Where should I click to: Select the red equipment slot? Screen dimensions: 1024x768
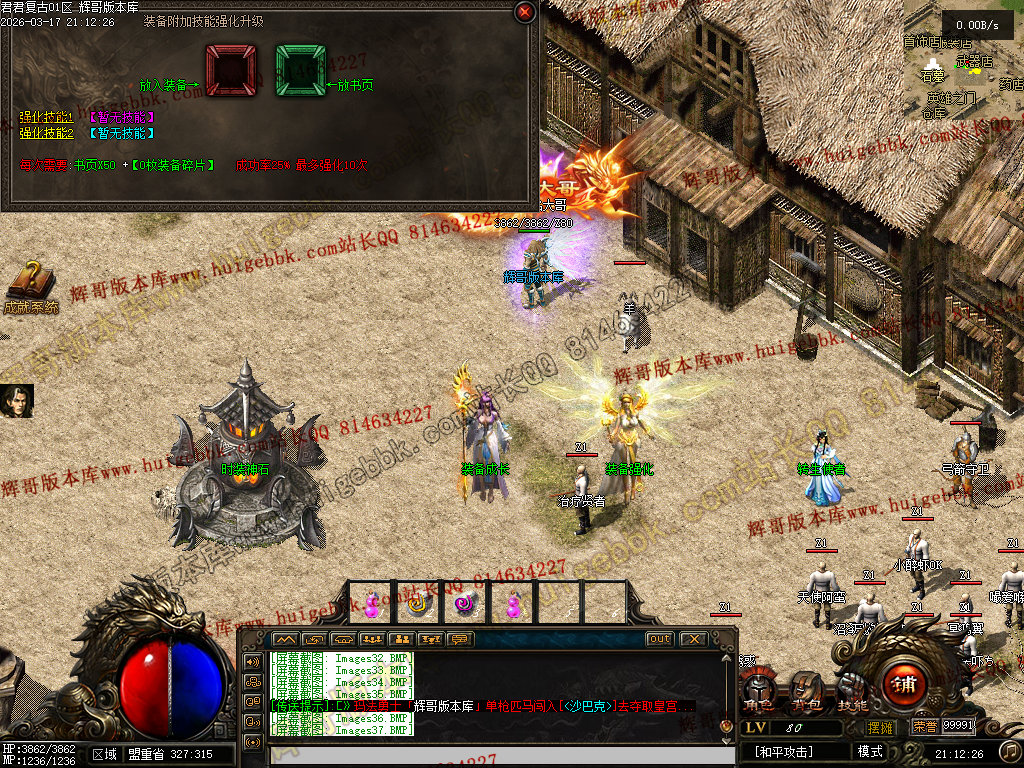[x=231, y=69]
